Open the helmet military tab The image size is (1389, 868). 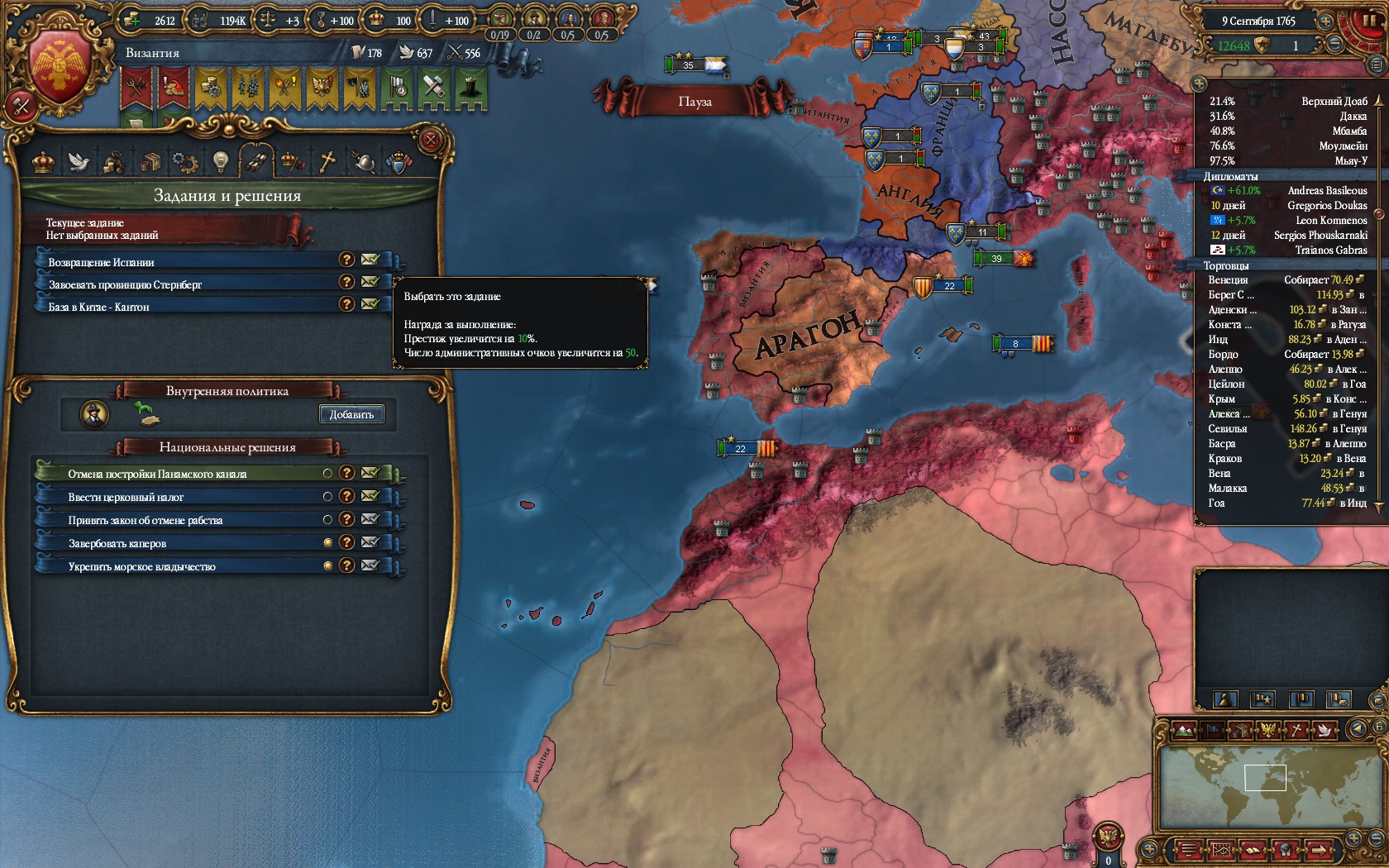[362, 161]
